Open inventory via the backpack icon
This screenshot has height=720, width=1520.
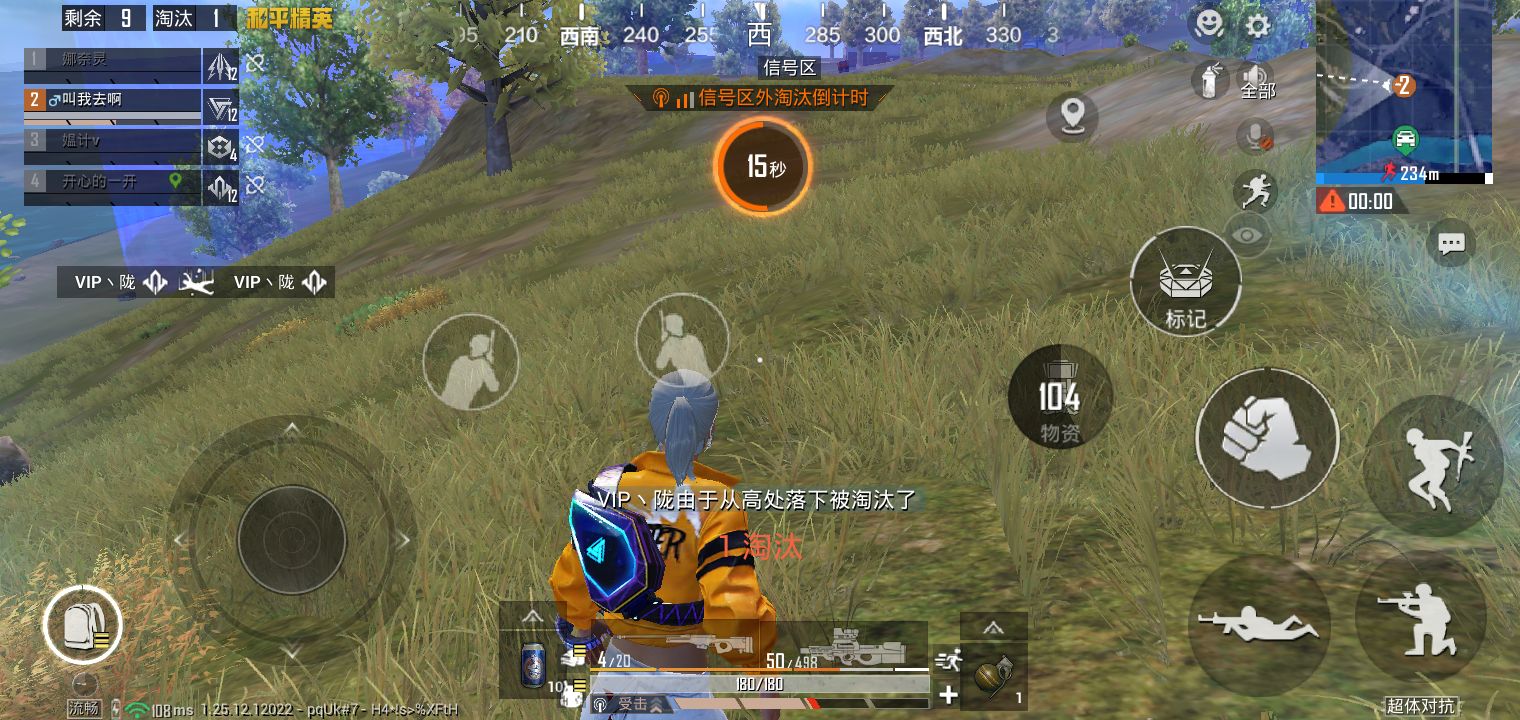(84, 624)
